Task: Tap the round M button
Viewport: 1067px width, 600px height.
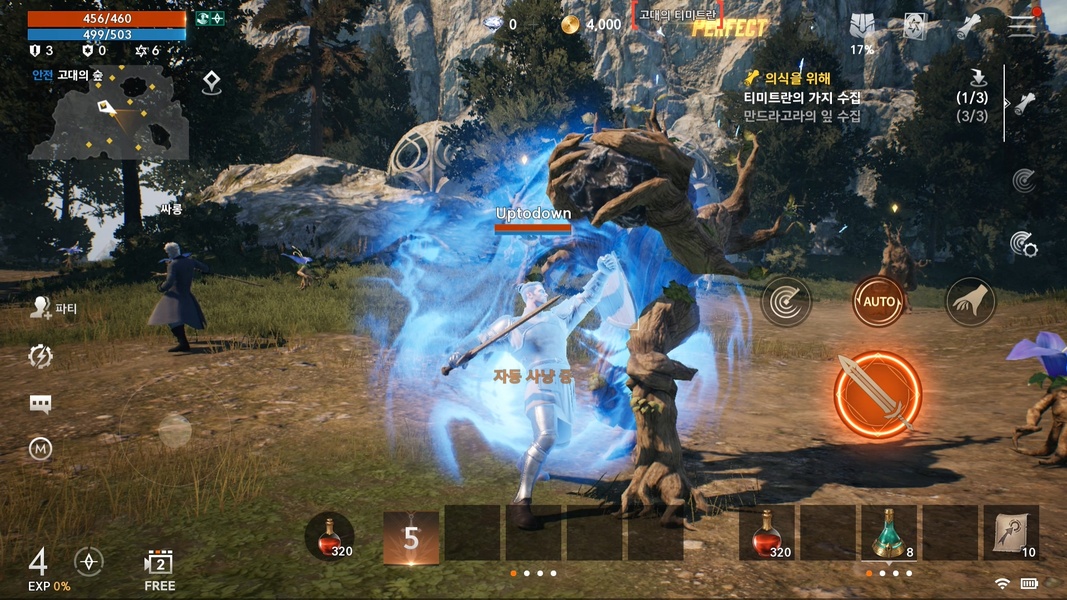Action: (x=41, y=450)
